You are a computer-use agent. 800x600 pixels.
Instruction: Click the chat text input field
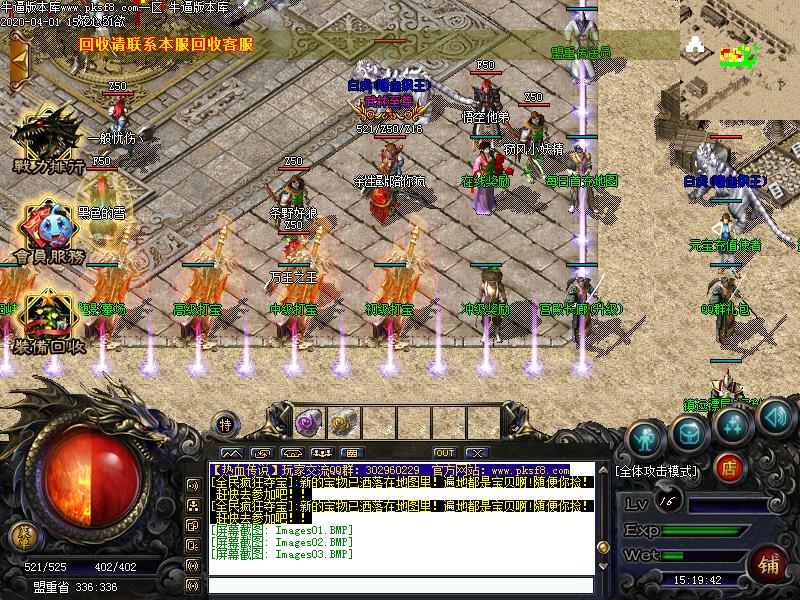tap(400, 585)
